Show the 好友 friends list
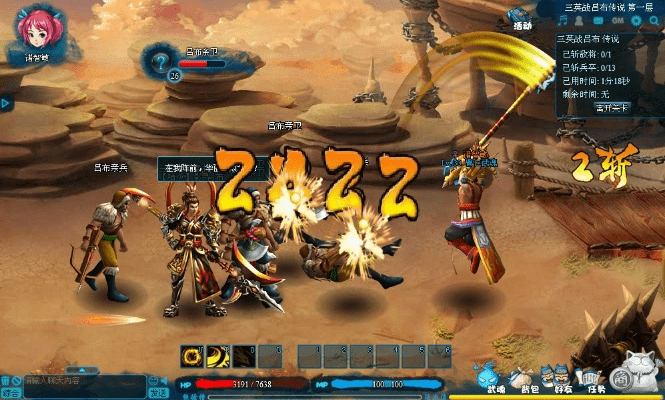 coord(561,377)
